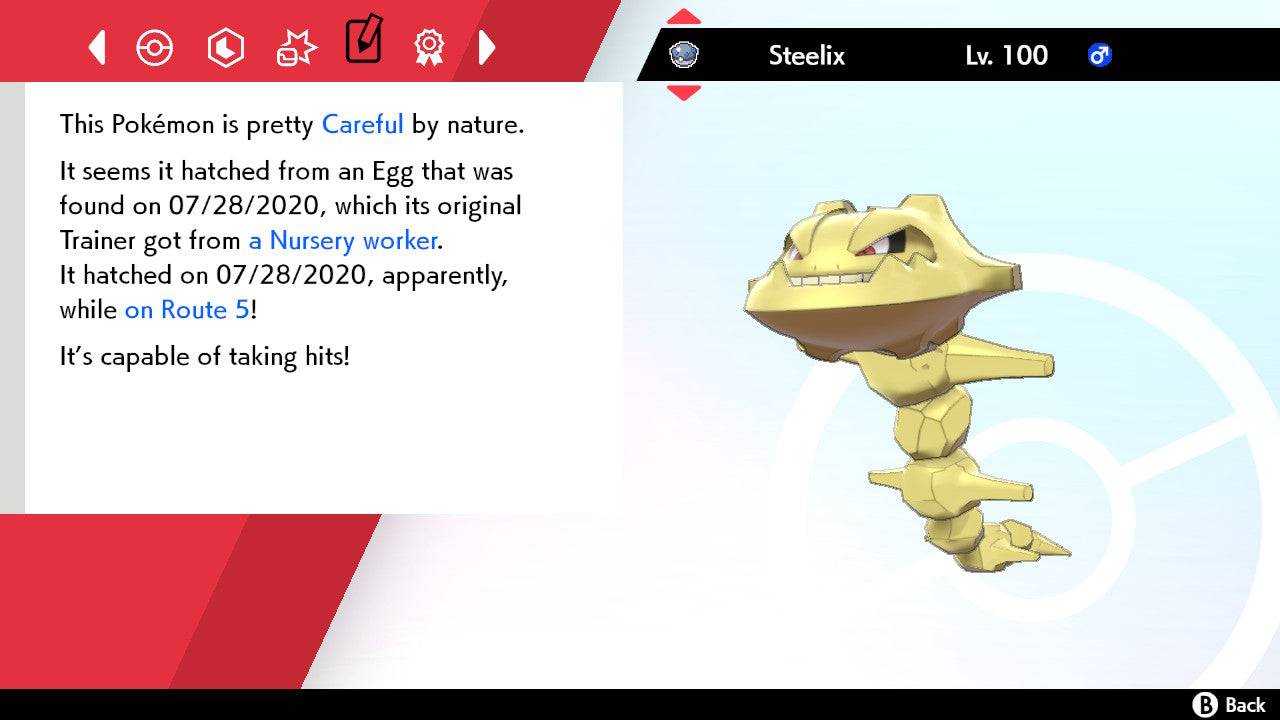This screenshot has height=720, width=1280.
Task: Click the left arrow to previous summary page
Action: pos(96,47)
